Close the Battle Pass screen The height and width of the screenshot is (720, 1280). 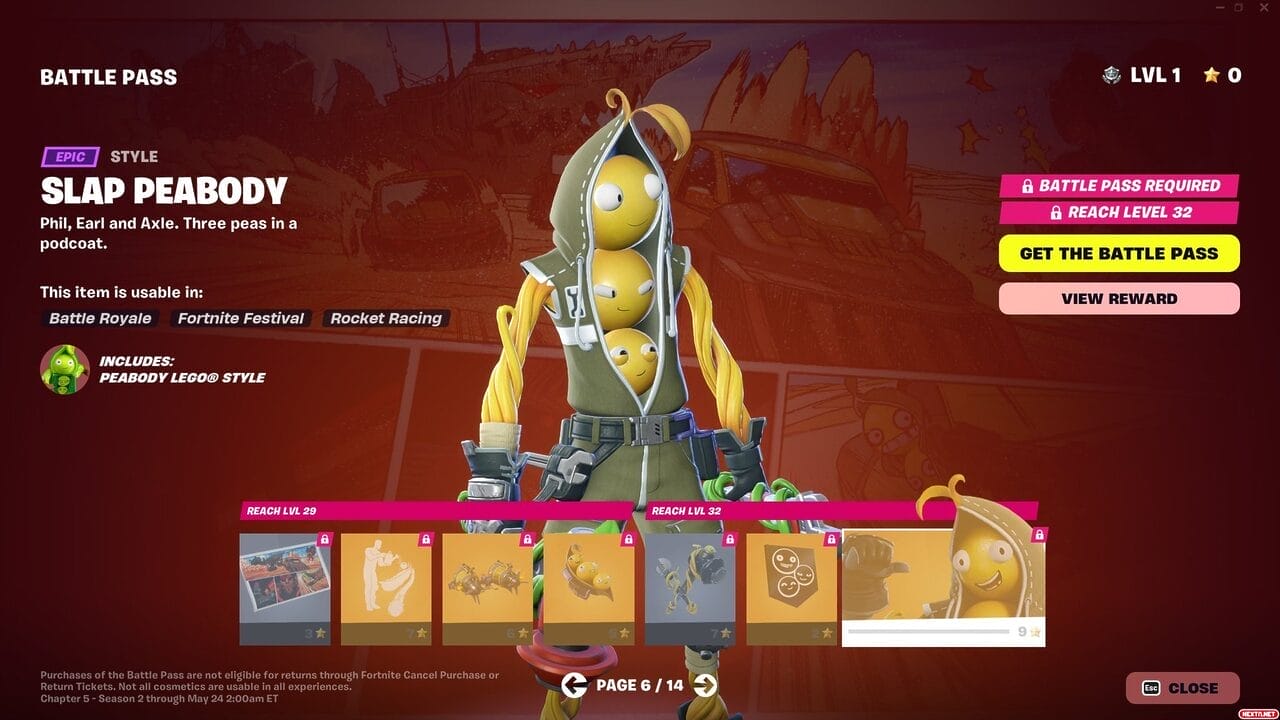point(1182,688)
